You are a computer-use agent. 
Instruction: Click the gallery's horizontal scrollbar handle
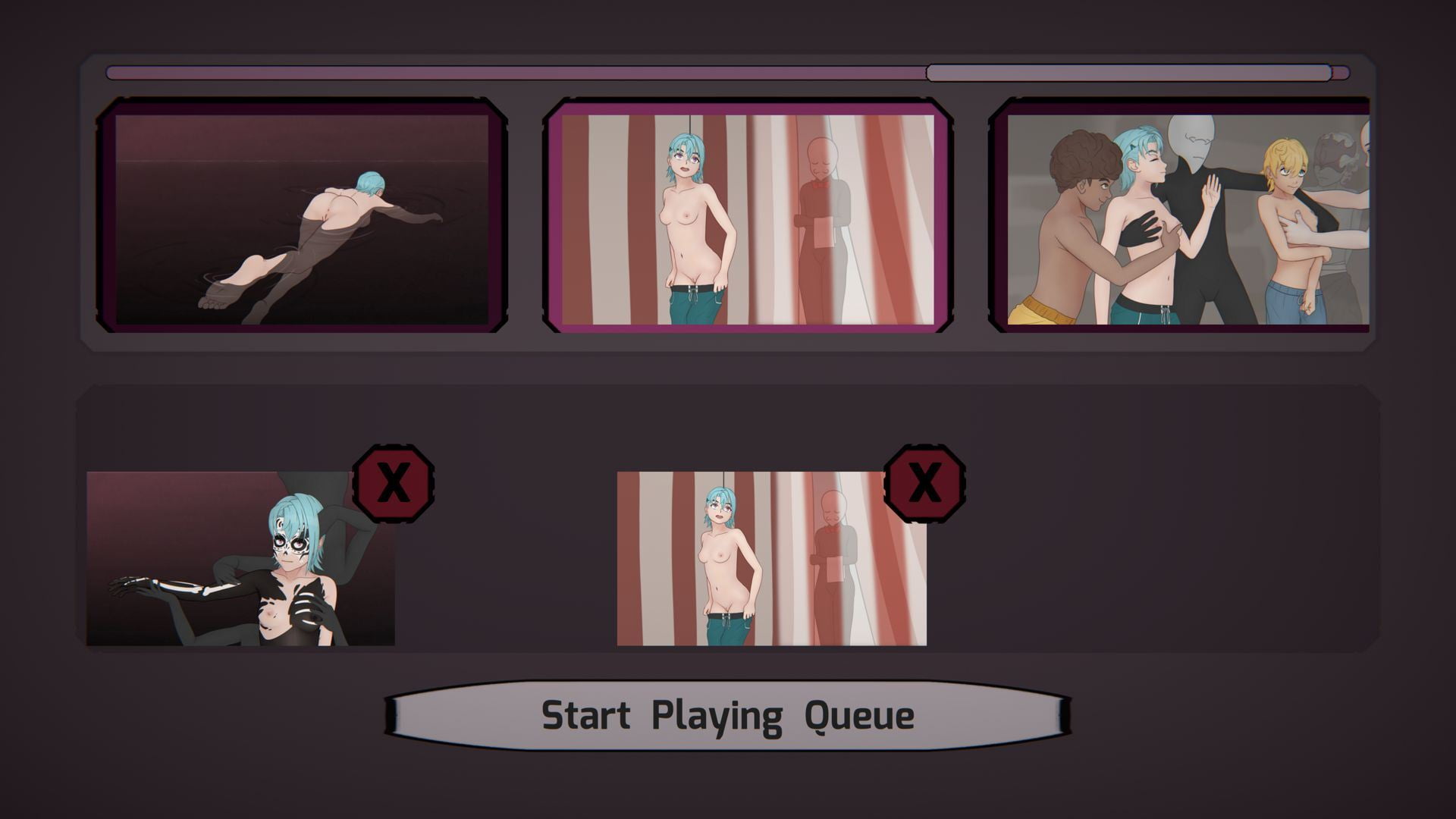[1128, 73]
